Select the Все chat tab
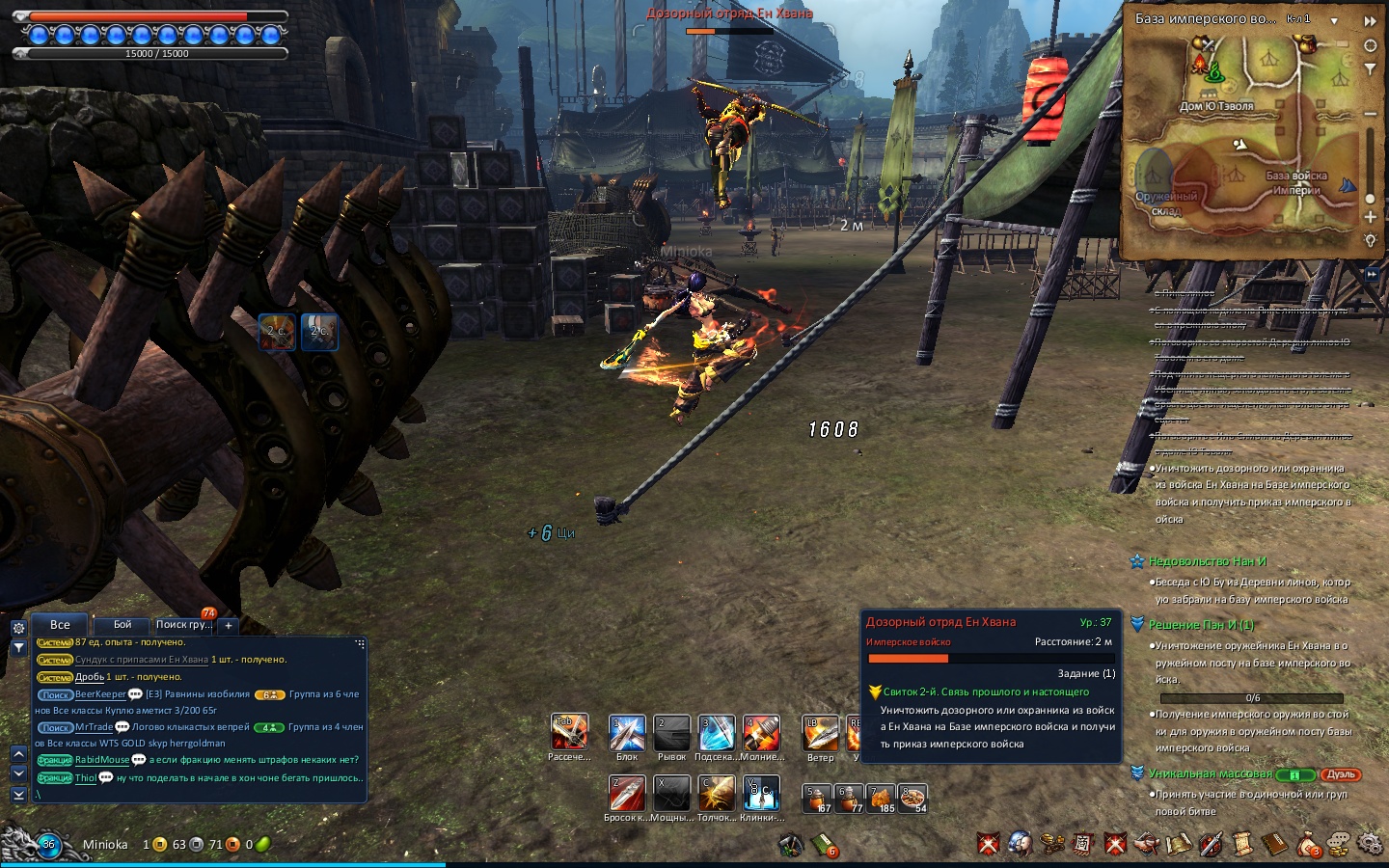1389x868 pixels. tap(60, 625)
